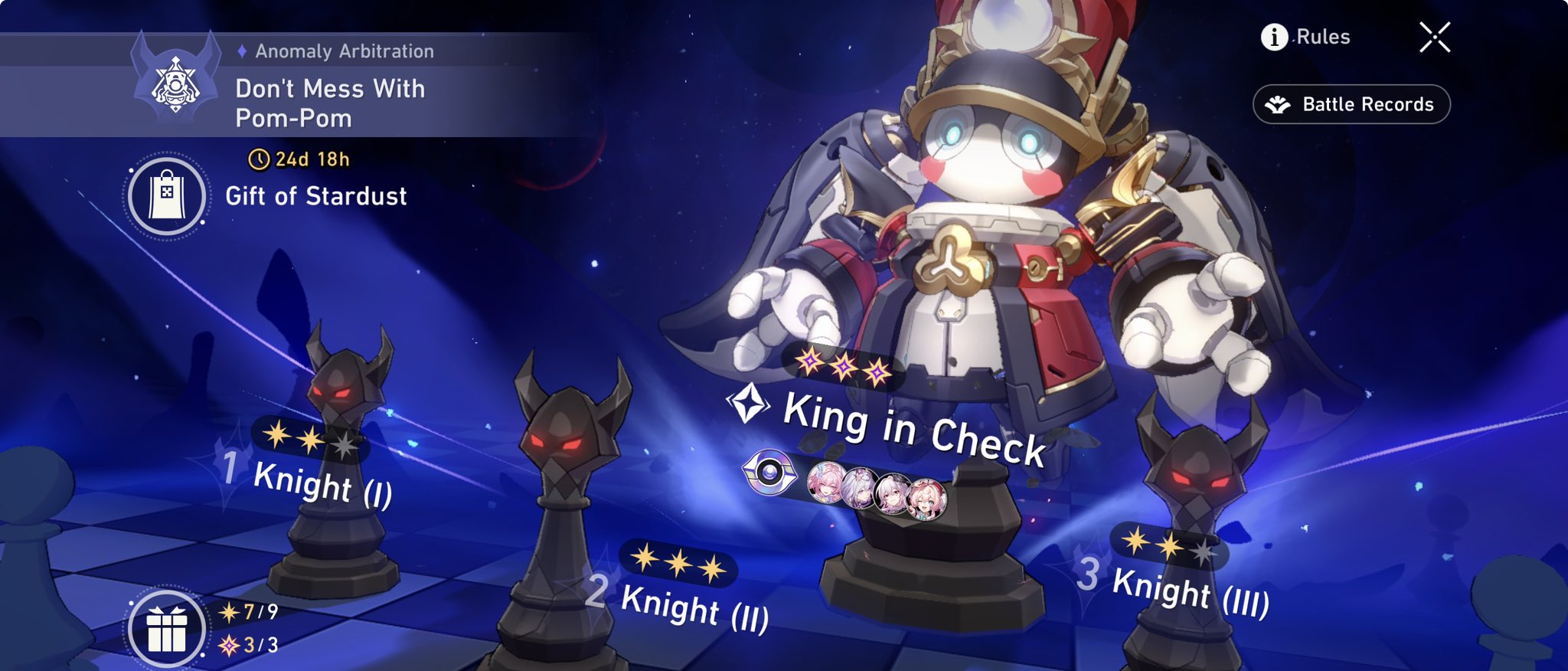View Battle Records
This screenshot has width=1568, height=671.
(1351, 104)
